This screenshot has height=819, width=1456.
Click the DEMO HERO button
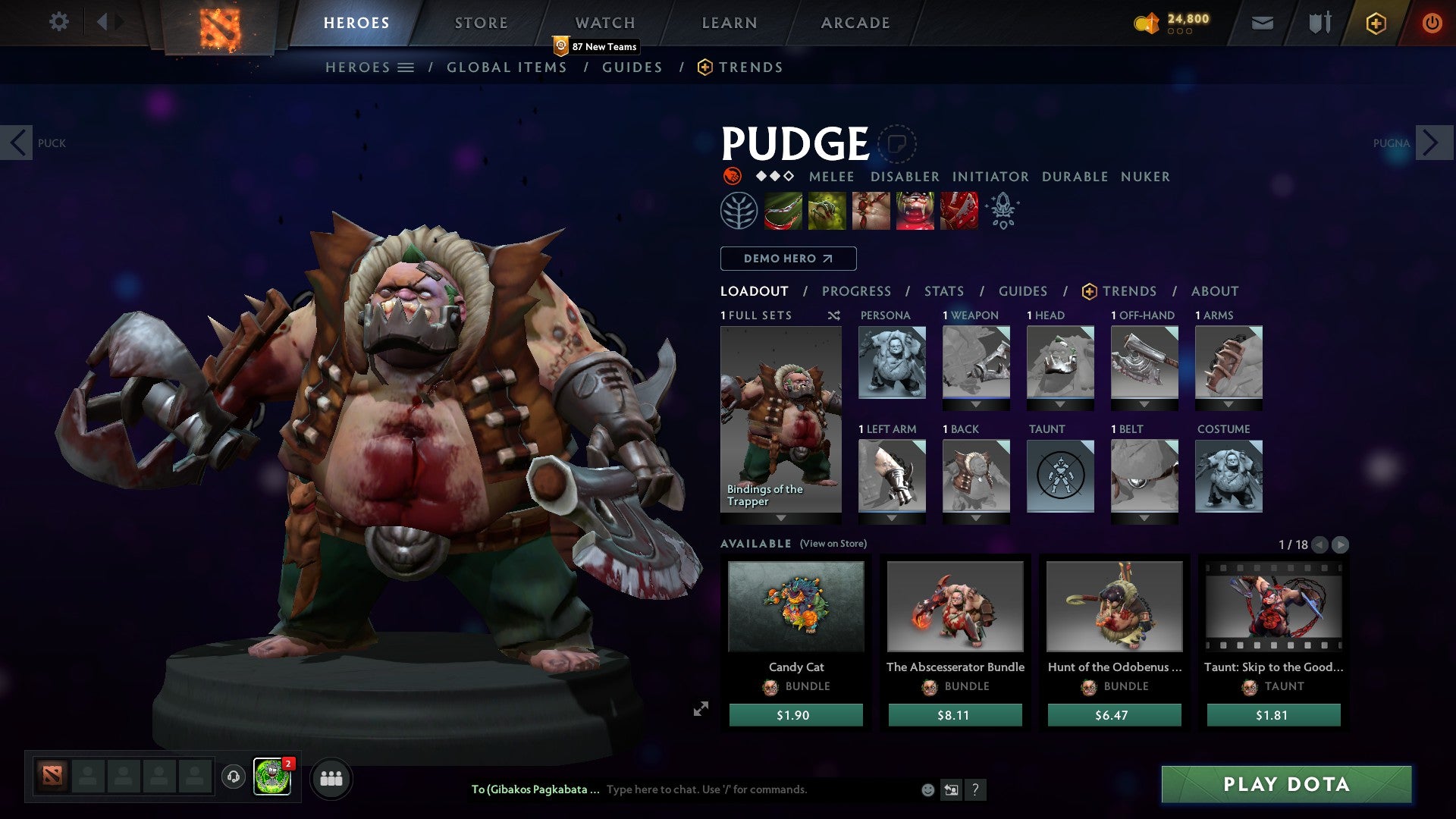[x=787, y=258]
